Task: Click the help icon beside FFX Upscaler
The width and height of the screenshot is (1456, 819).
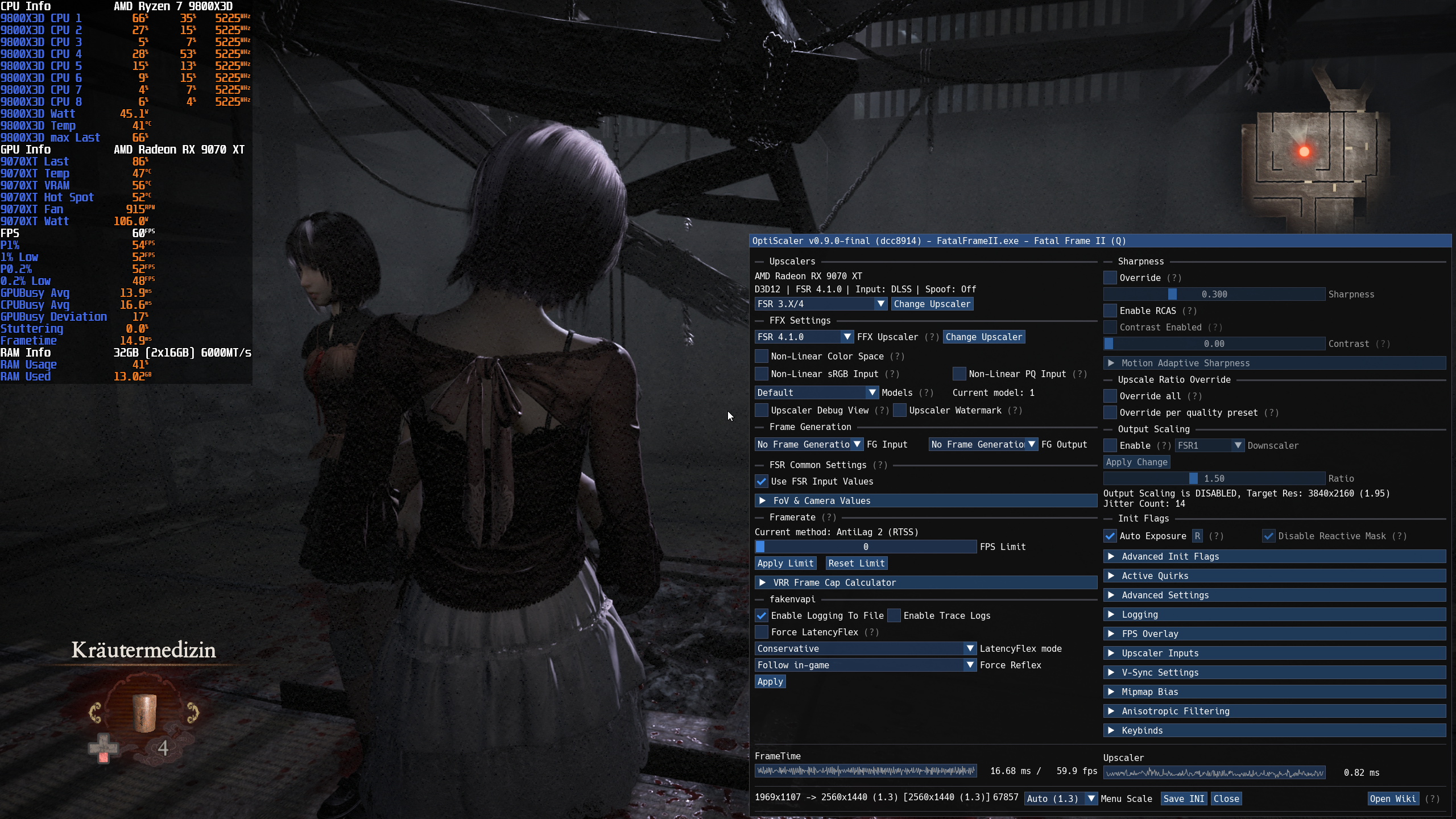Action: click(932, 337)
